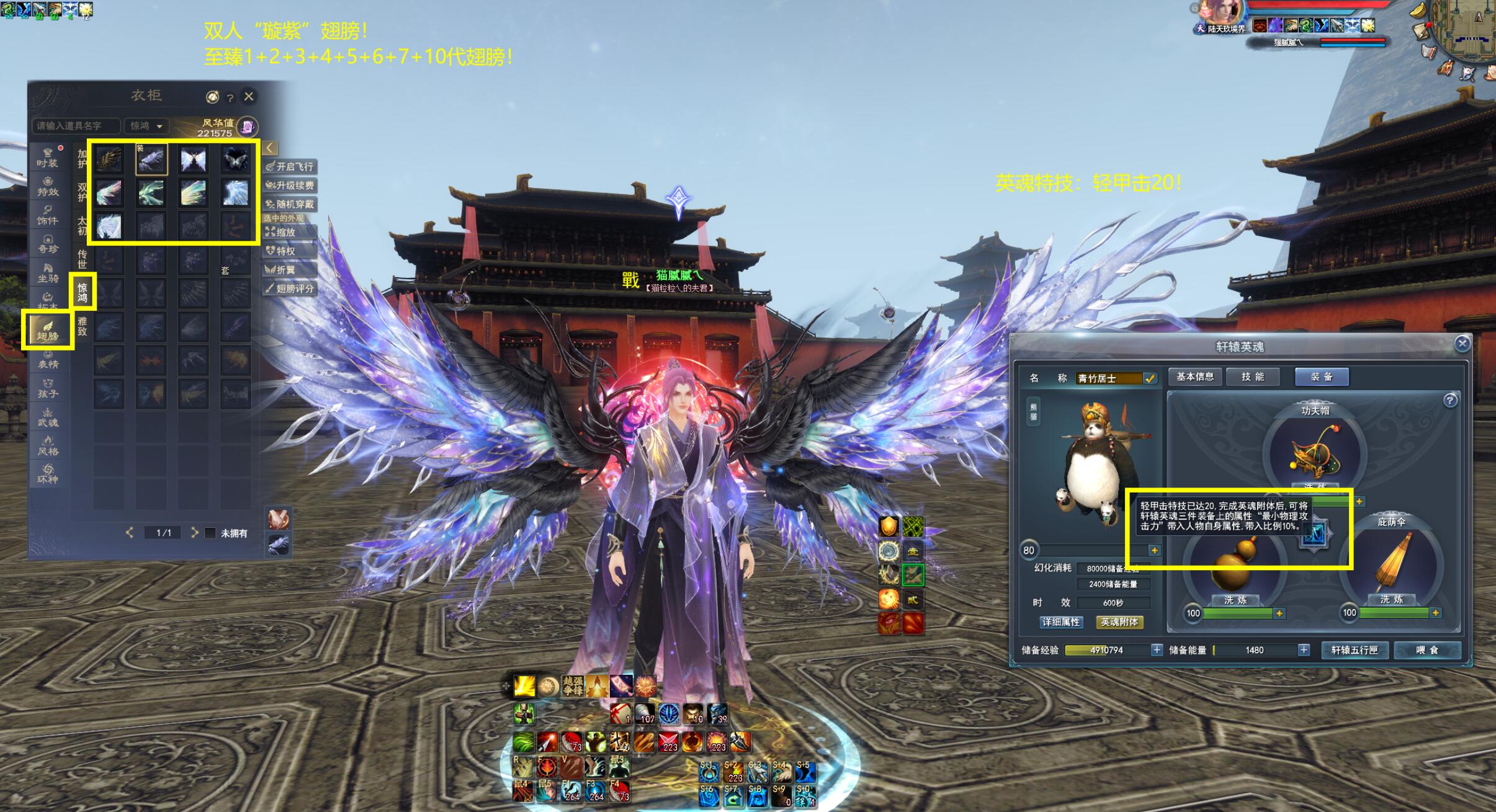
Task: Switch to the 时装 fashion category
Action: [x=47, y=158]
